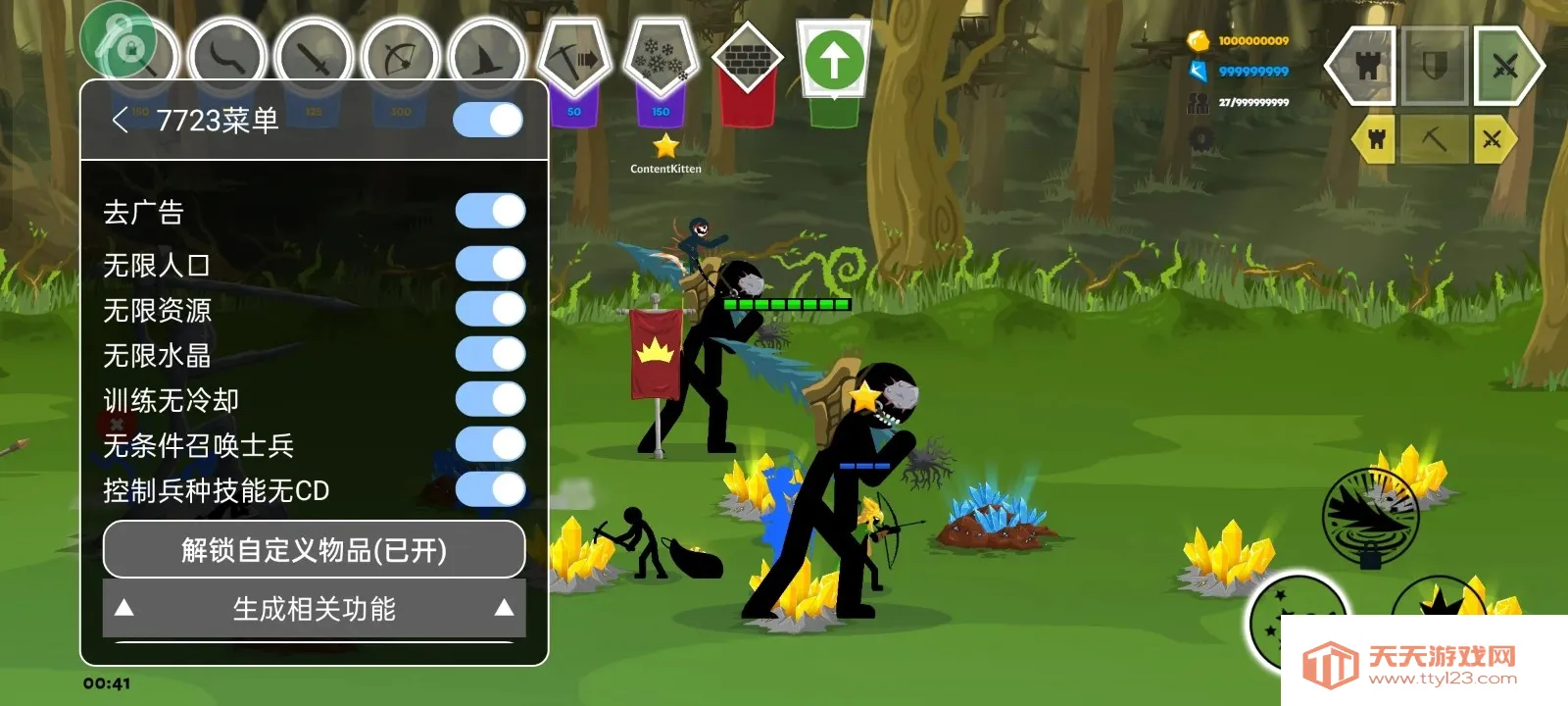Viewport: 1568px width, 706px height.
Task: Toggle the 7723菜单 master switch
Action: pos(489,121)
